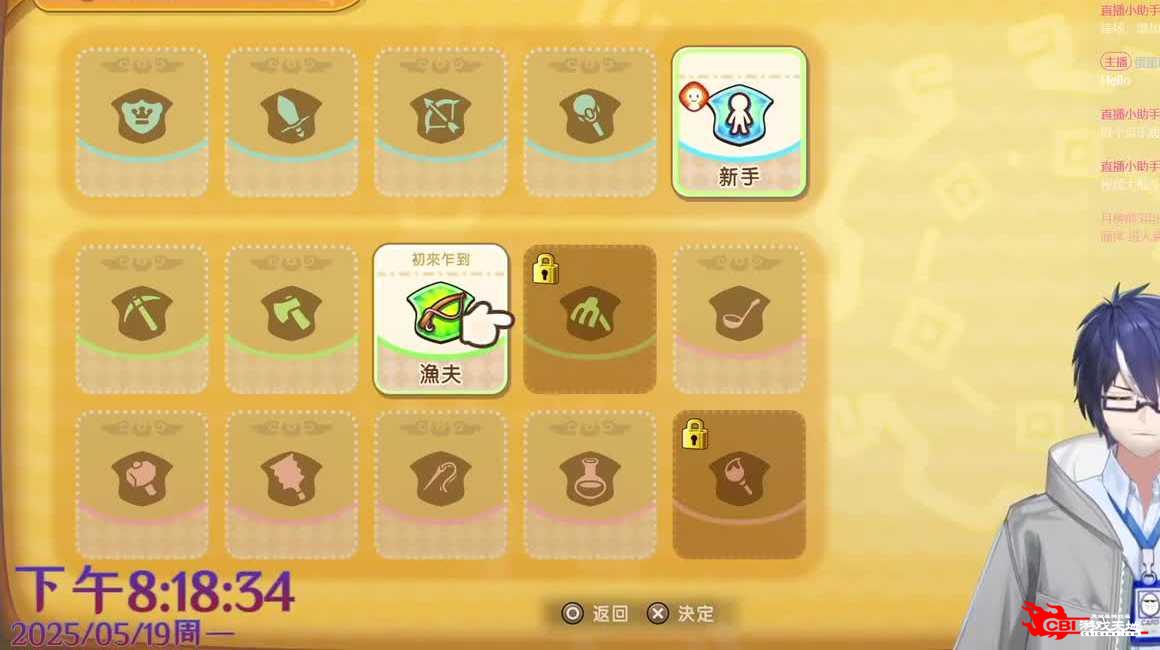
Task: Choose the Mercenary sword job tile
Action: tap(291, 121)
